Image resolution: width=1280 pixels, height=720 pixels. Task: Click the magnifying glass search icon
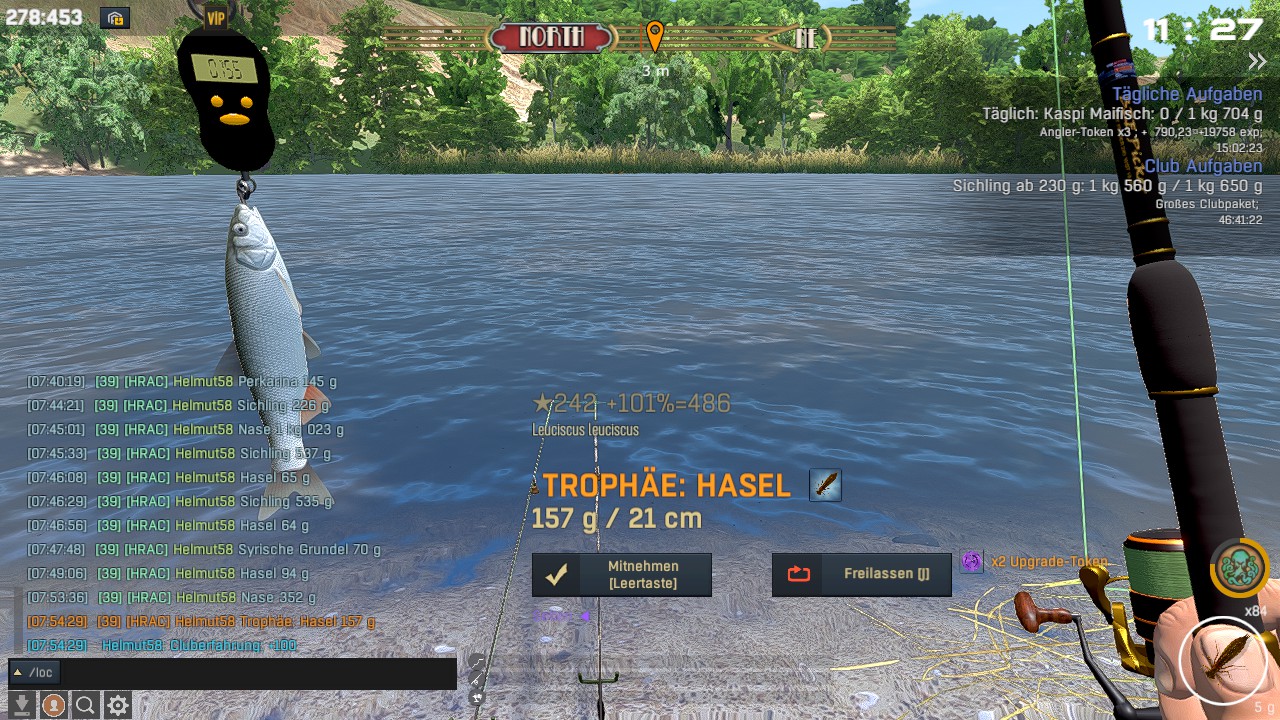pyautogui.click(x=86, y=705)
